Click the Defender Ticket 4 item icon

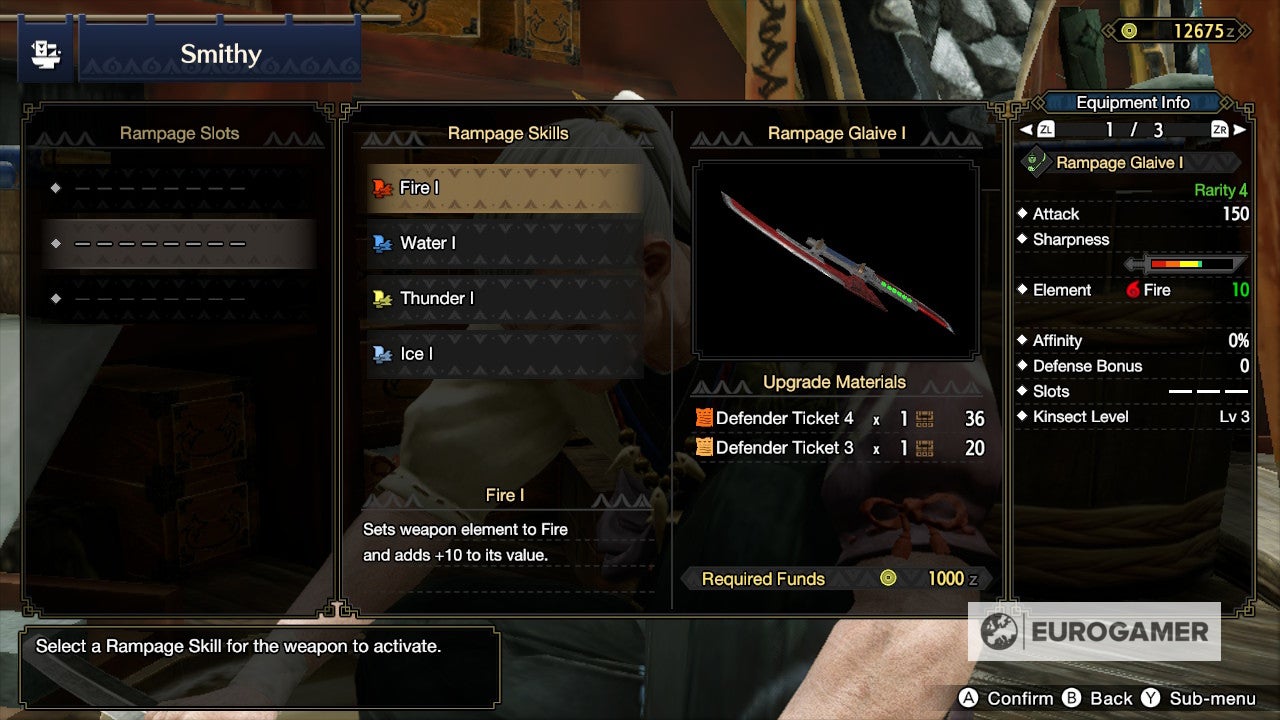703,420
